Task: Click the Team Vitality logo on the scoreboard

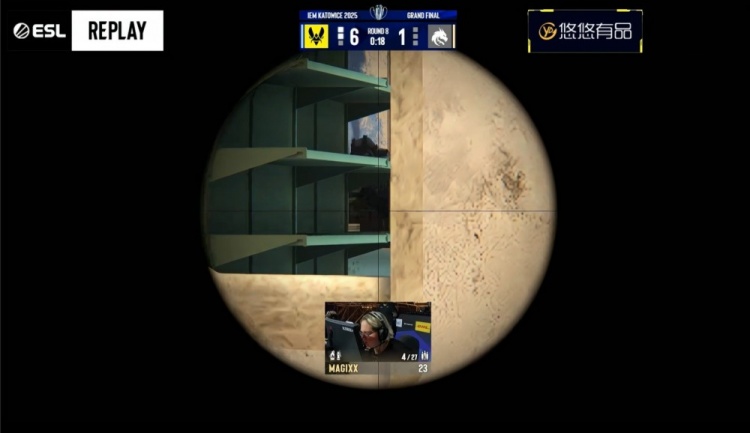Action: 316,37
